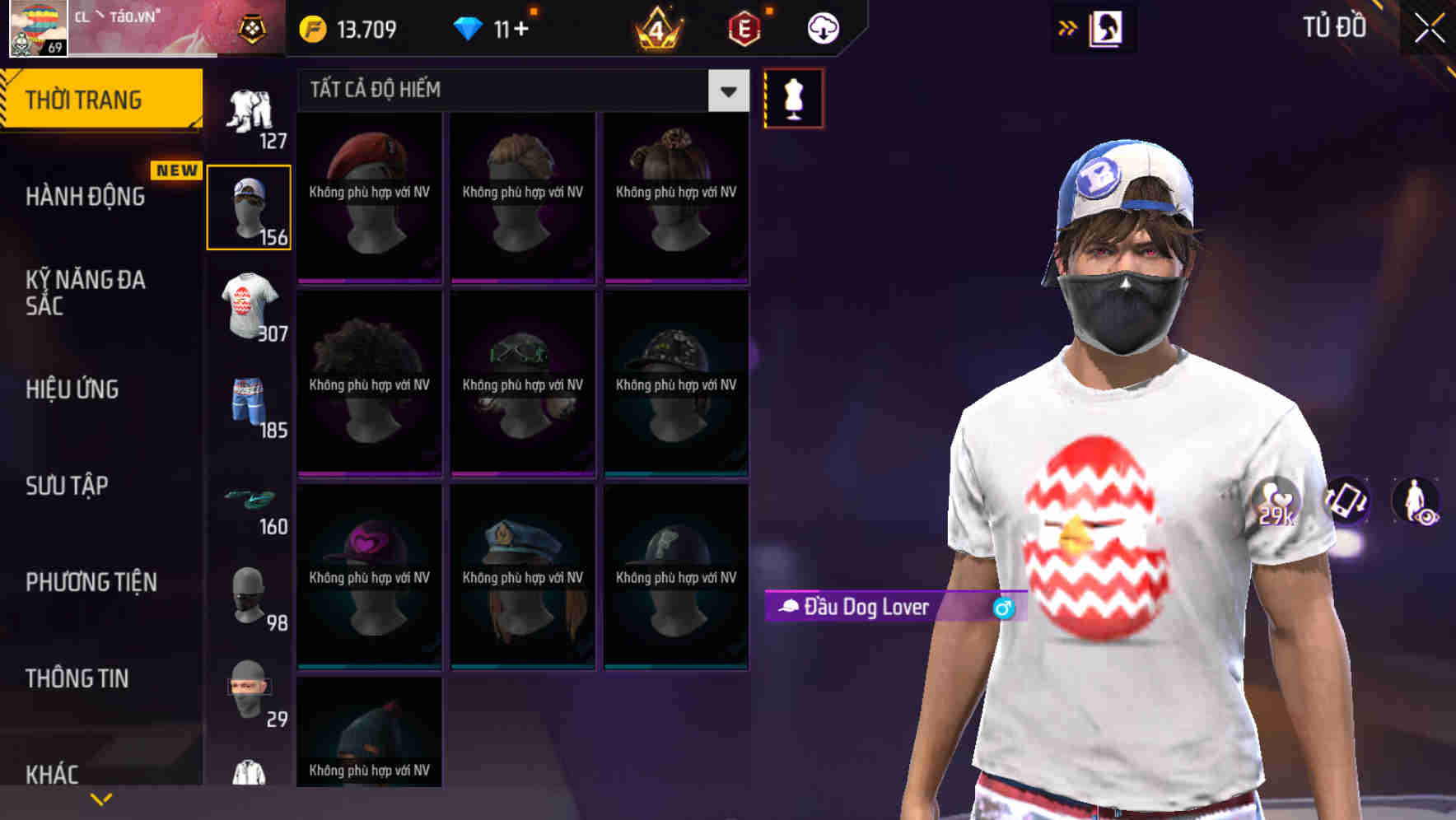Open the PHƯƠNG TIỆN section
Image resolution: width=1456 pixels, height=820 pixels.
coord(89,581)
